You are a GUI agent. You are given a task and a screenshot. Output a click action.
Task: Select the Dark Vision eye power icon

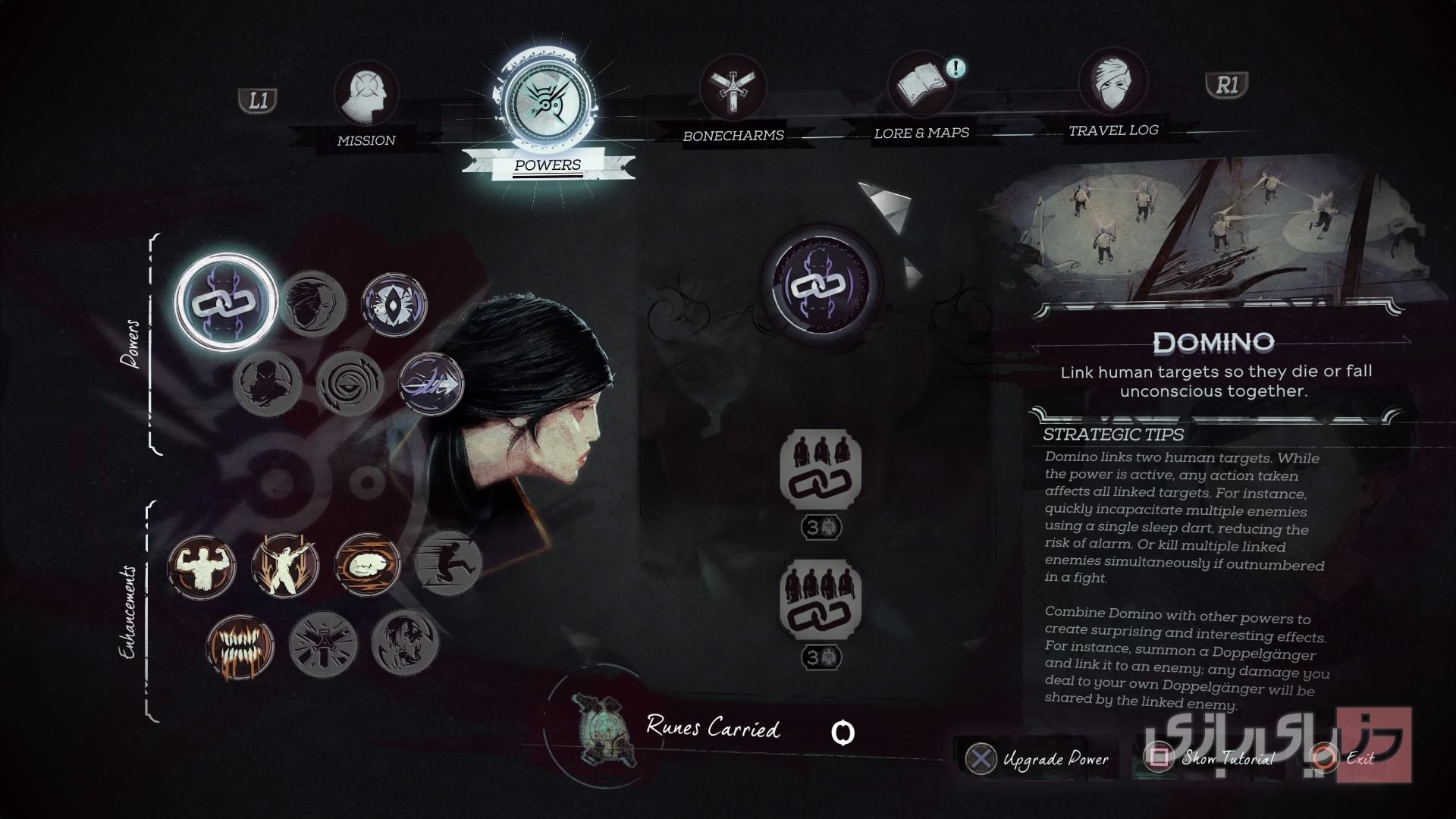[395, 302]
